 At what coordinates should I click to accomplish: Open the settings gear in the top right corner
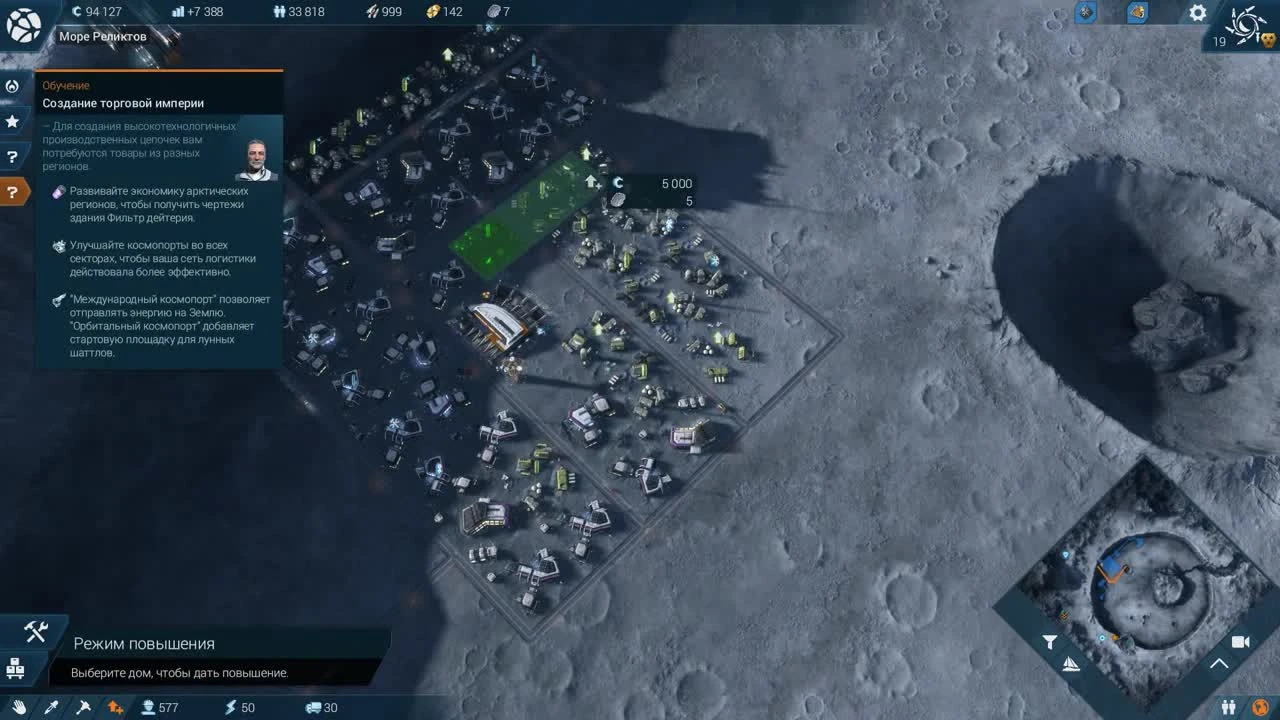pyautogui.click(x=1197, y=12)
